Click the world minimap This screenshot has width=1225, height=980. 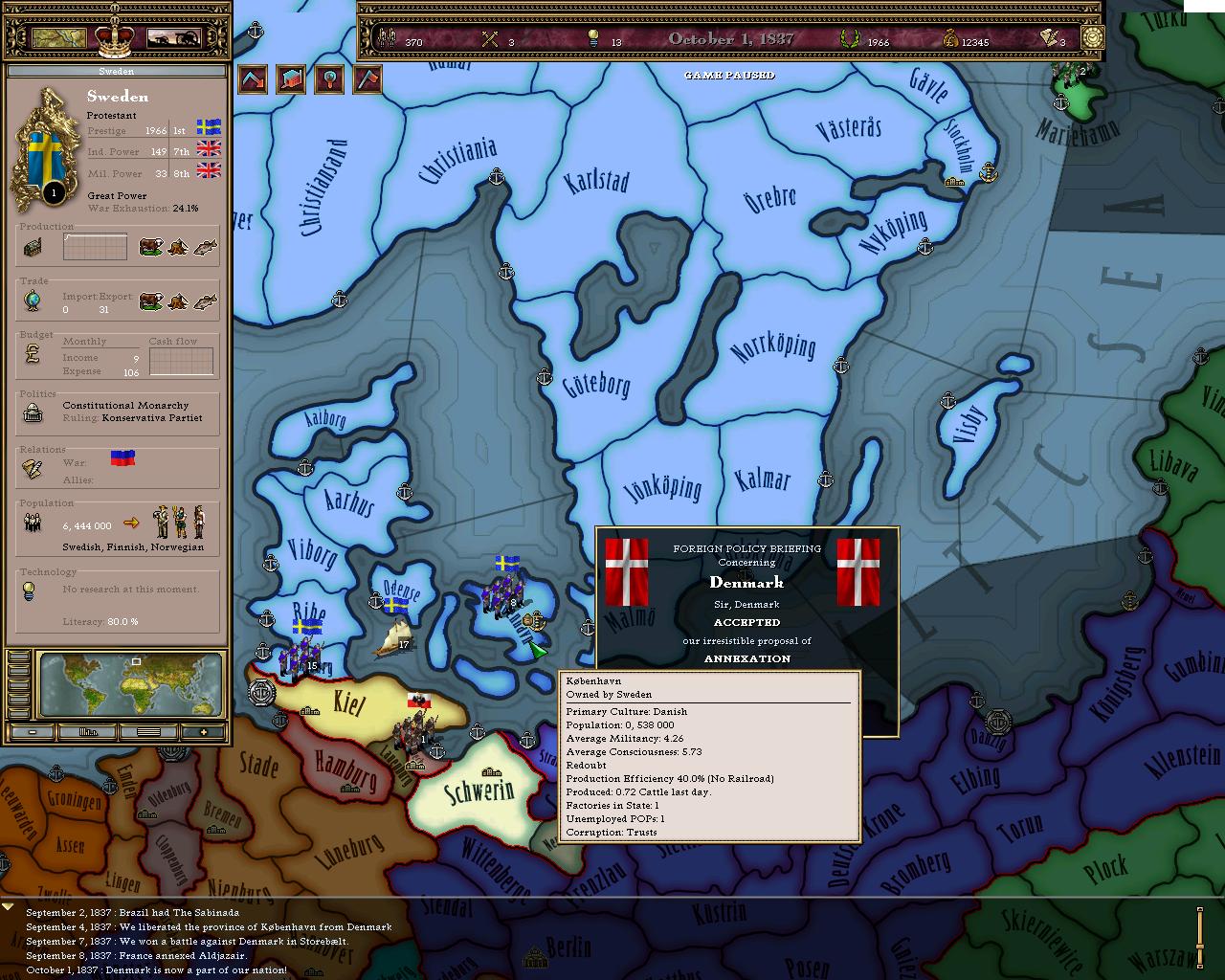pyautogui.click(x=132, y=683)
